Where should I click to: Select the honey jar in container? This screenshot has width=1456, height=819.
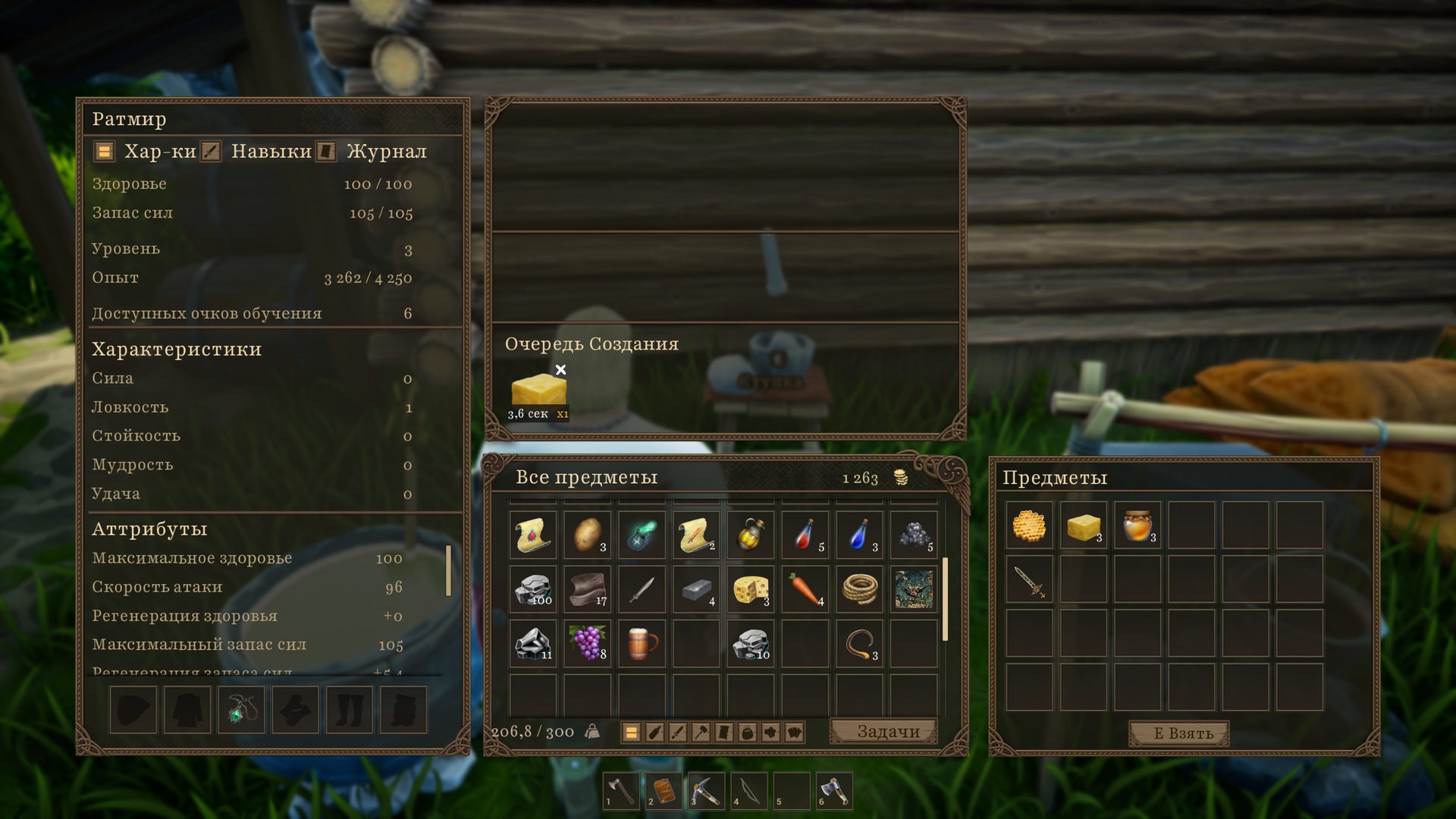point(1137,526)
